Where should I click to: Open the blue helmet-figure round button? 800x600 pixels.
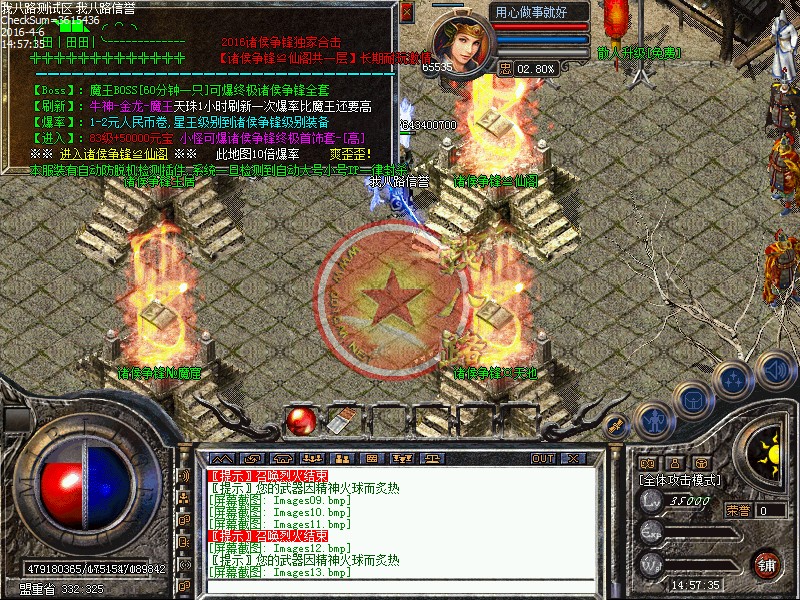point(653,418)
